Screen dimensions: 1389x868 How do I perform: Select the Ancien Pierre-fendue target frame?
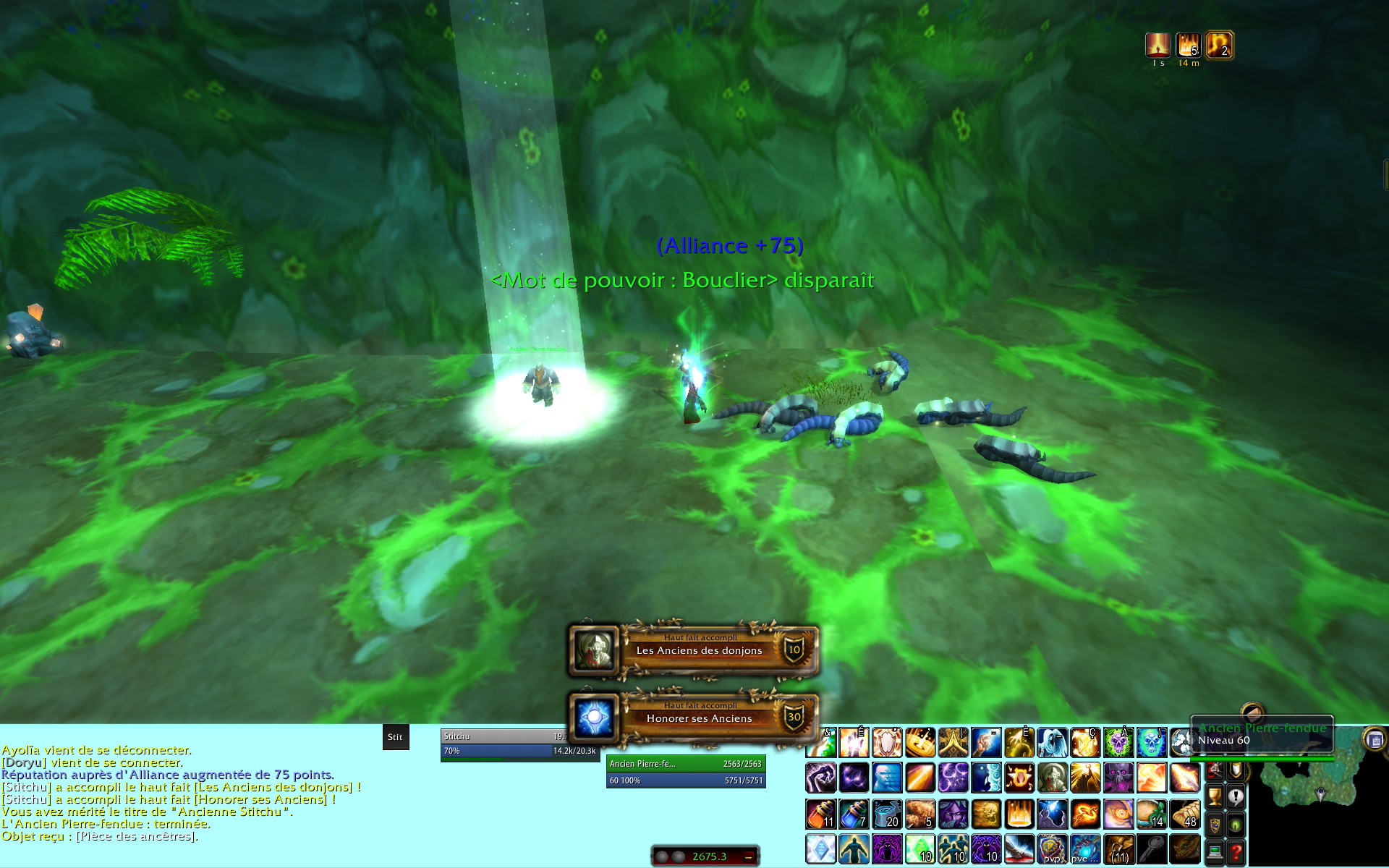tap(685, 772)
